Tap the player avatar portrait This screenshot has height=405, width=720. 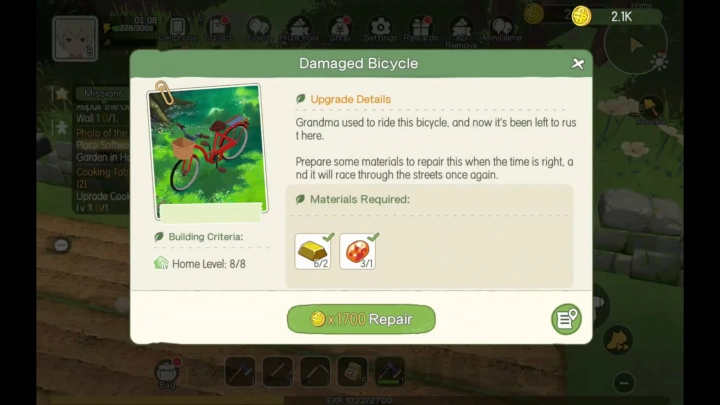tap(76, 37)
